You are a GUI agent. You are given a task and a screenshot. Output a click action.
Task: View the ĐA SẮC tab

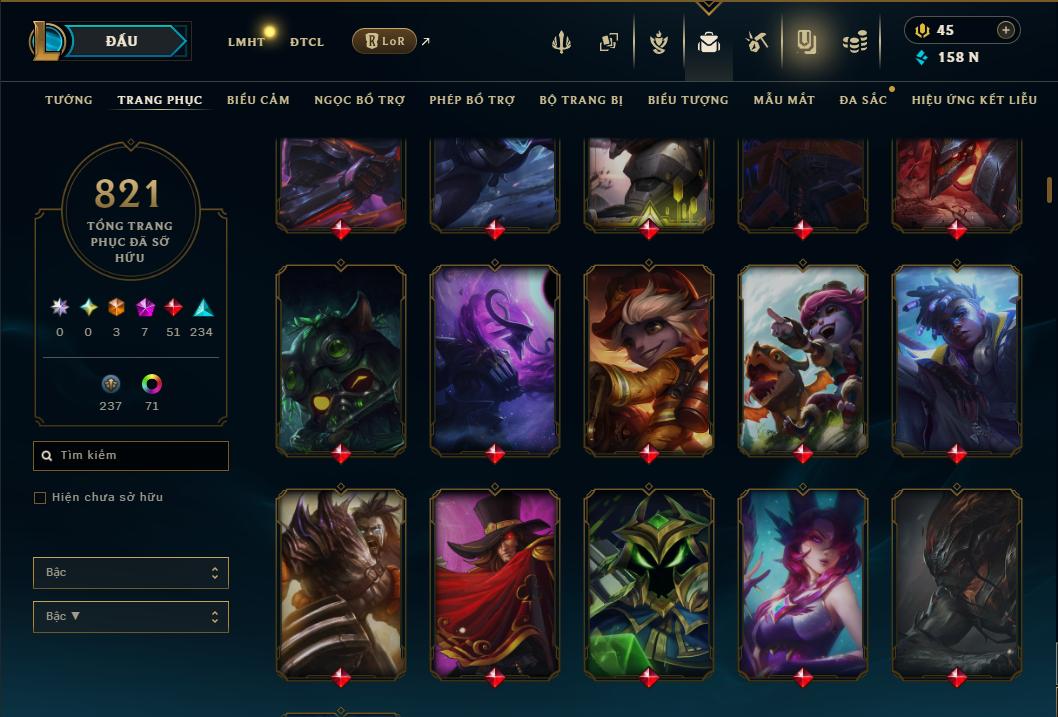tap(863, 100)
